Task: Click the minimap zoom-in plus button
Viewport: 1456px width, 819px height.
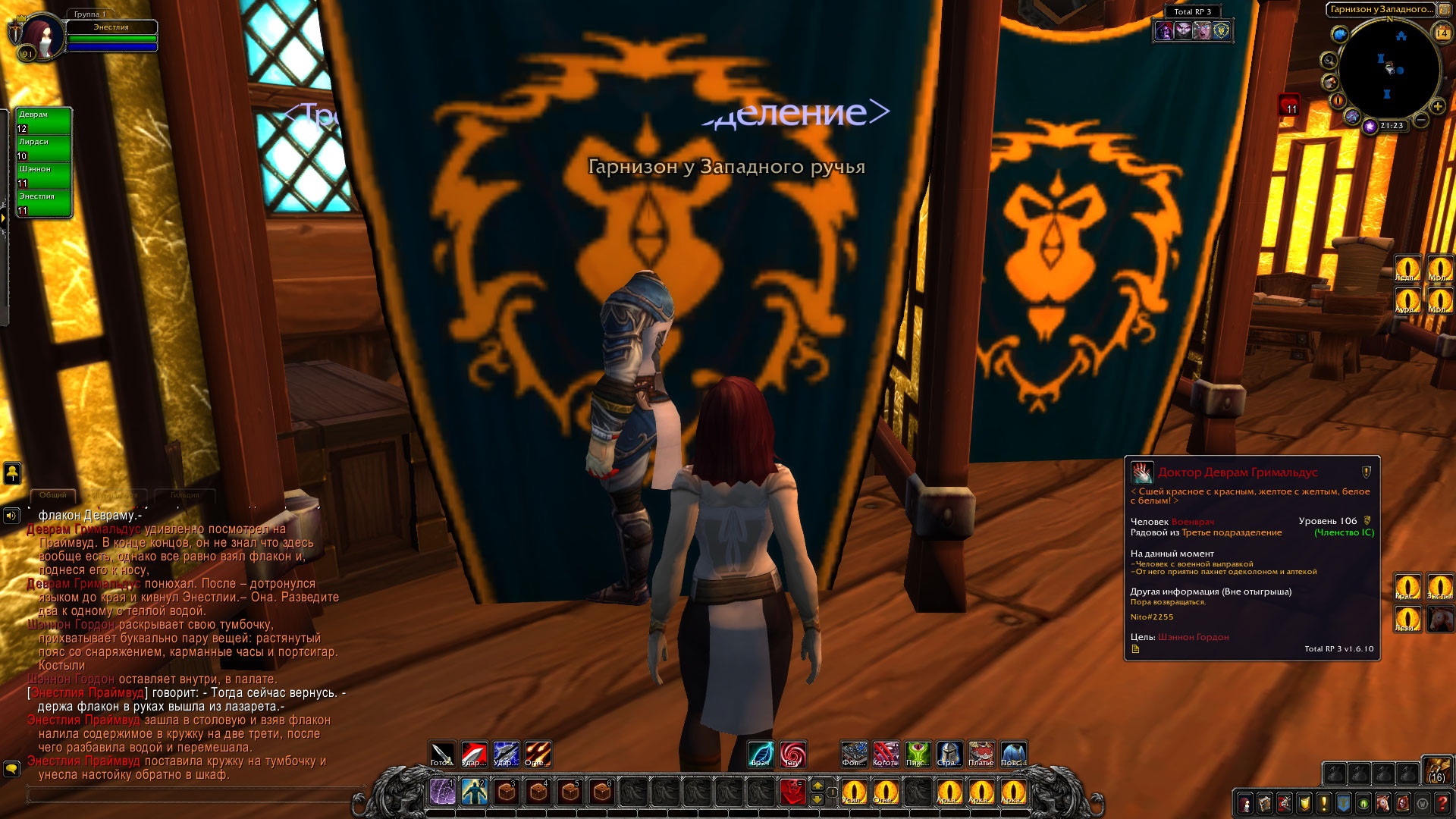Action: click(x=1437, y=107)
